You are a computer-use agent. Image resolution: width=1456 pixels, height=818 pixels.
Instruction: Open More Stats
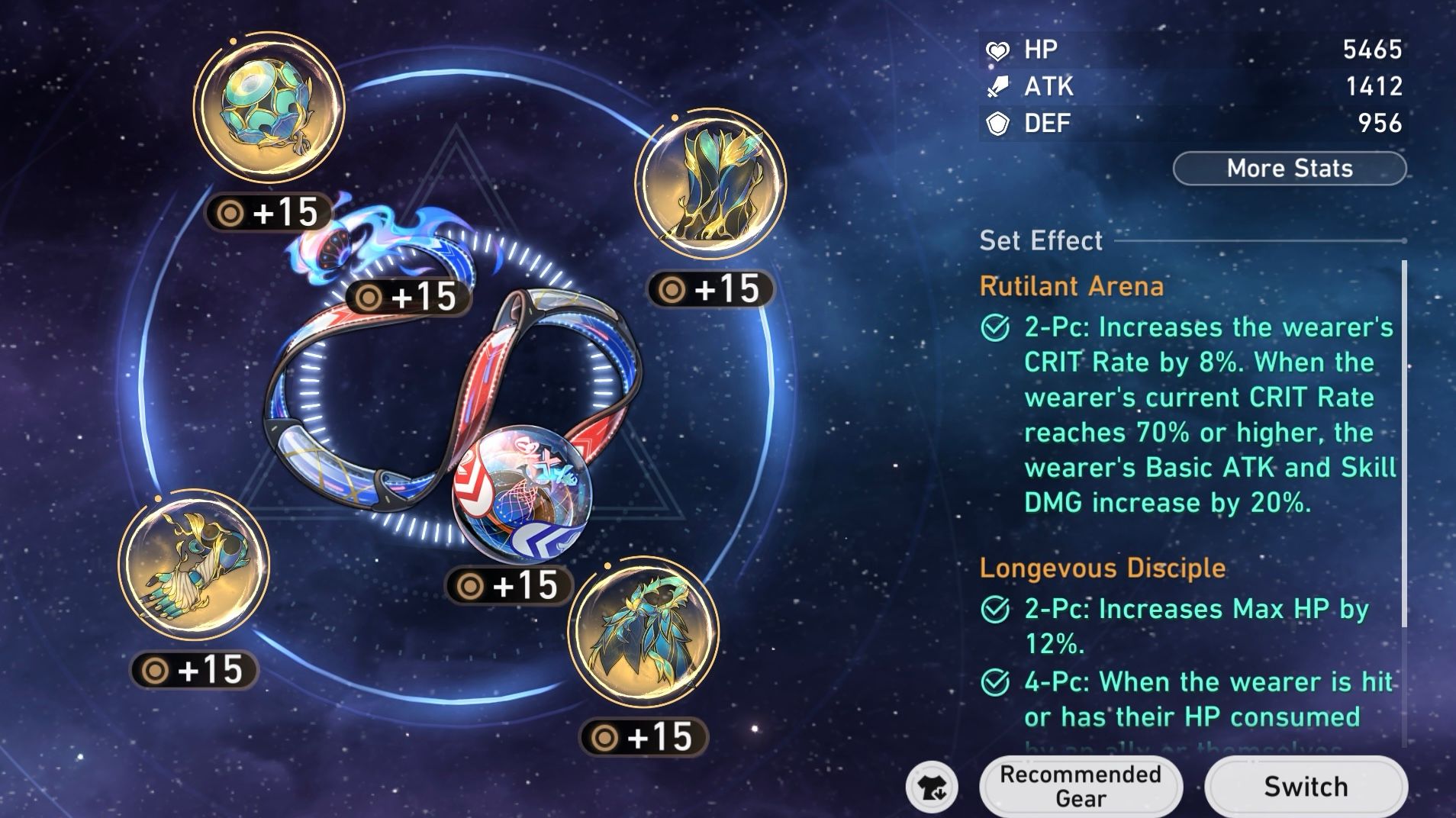[1290, 168]
